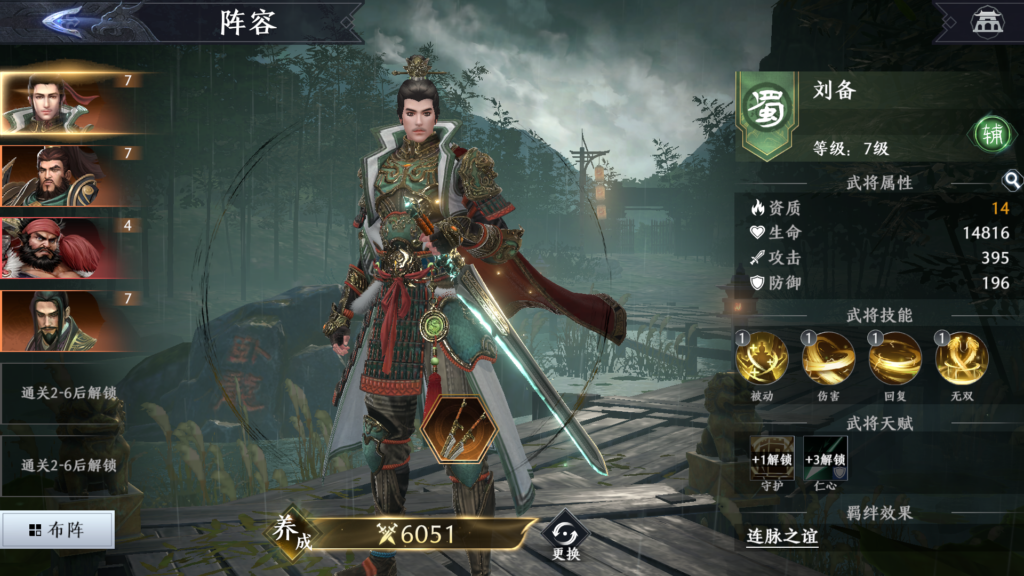The height and width of the screenshot is (576, 1024).
Task: Show the 伤害 damage skill
Action: click(828, 360)
